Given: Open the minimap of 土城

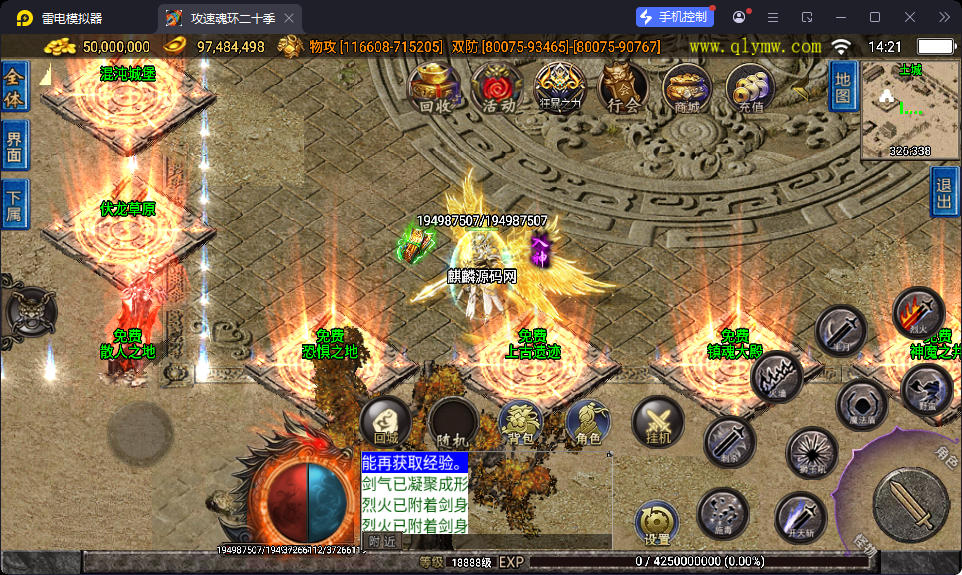Looking at the screenshot, I should click(x=910, y=110).
